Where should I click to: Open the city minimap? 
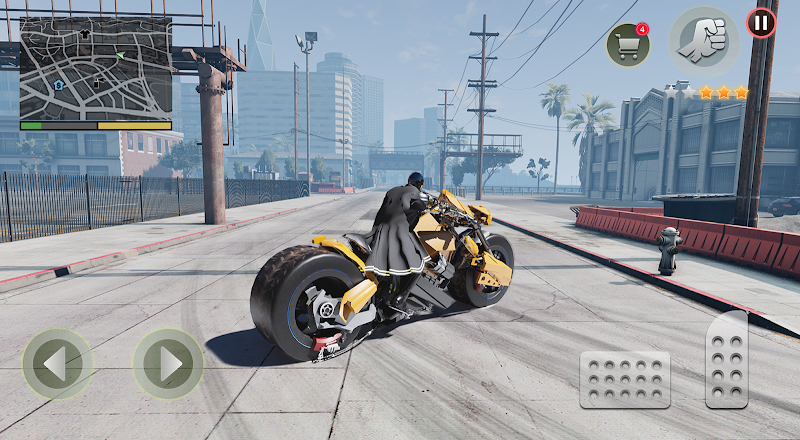coord(95,67)
